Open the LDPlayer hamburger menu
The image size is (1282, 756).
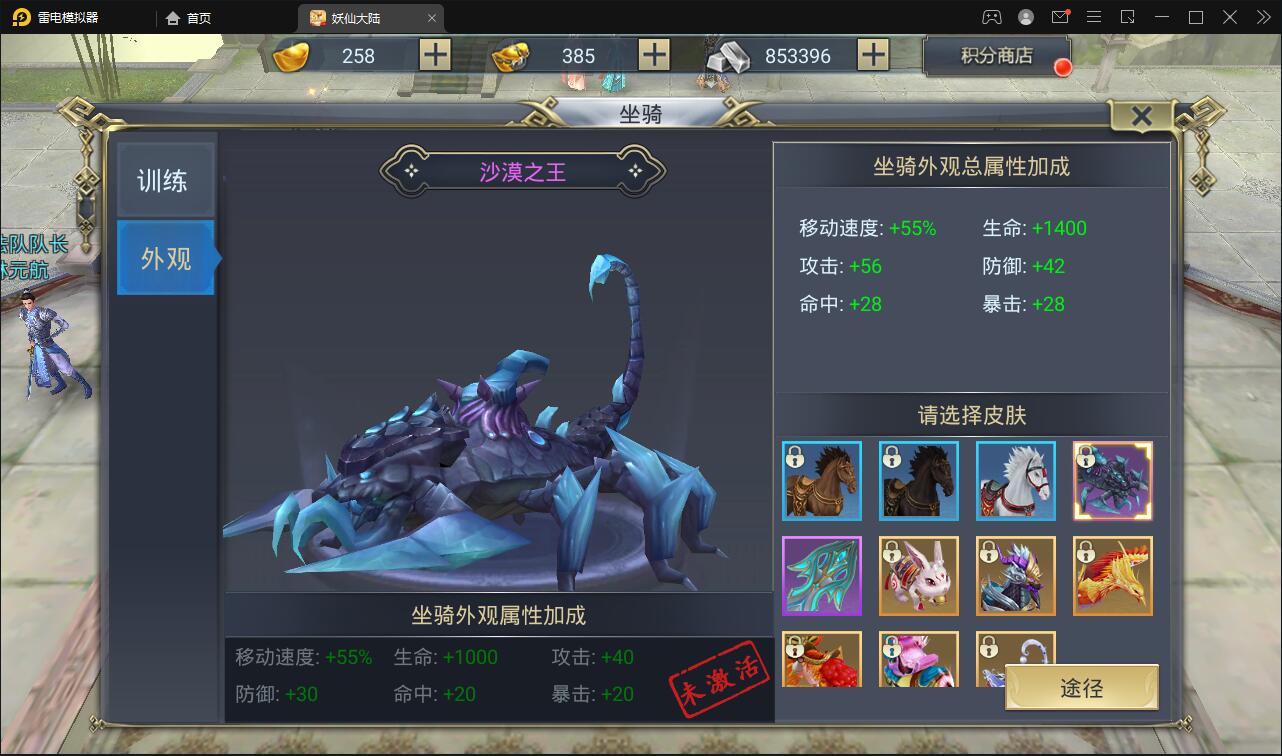pos(1093,16)
